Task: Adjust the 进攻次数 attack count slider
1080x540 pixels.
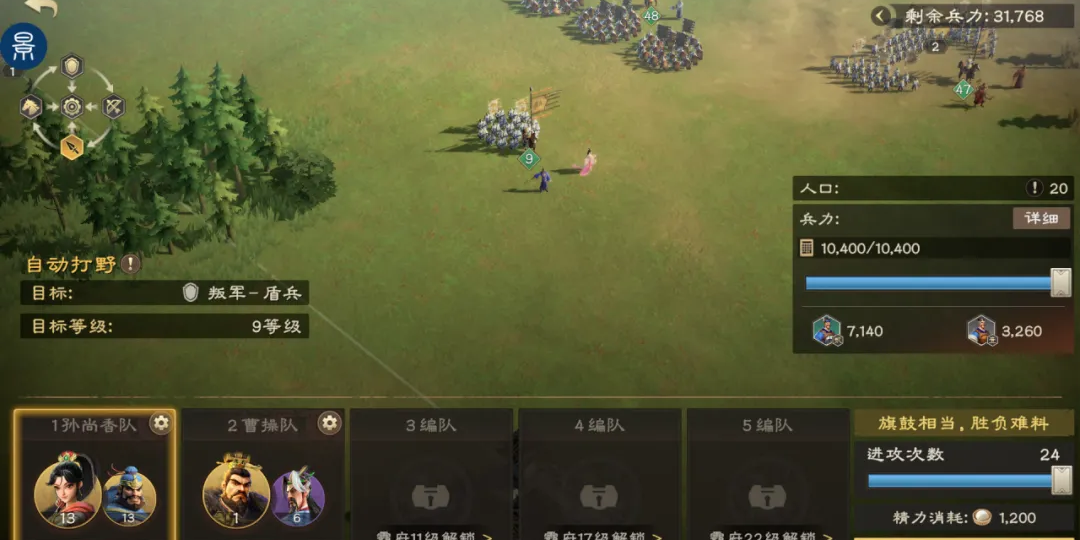Action: (x=1060, y=481)
